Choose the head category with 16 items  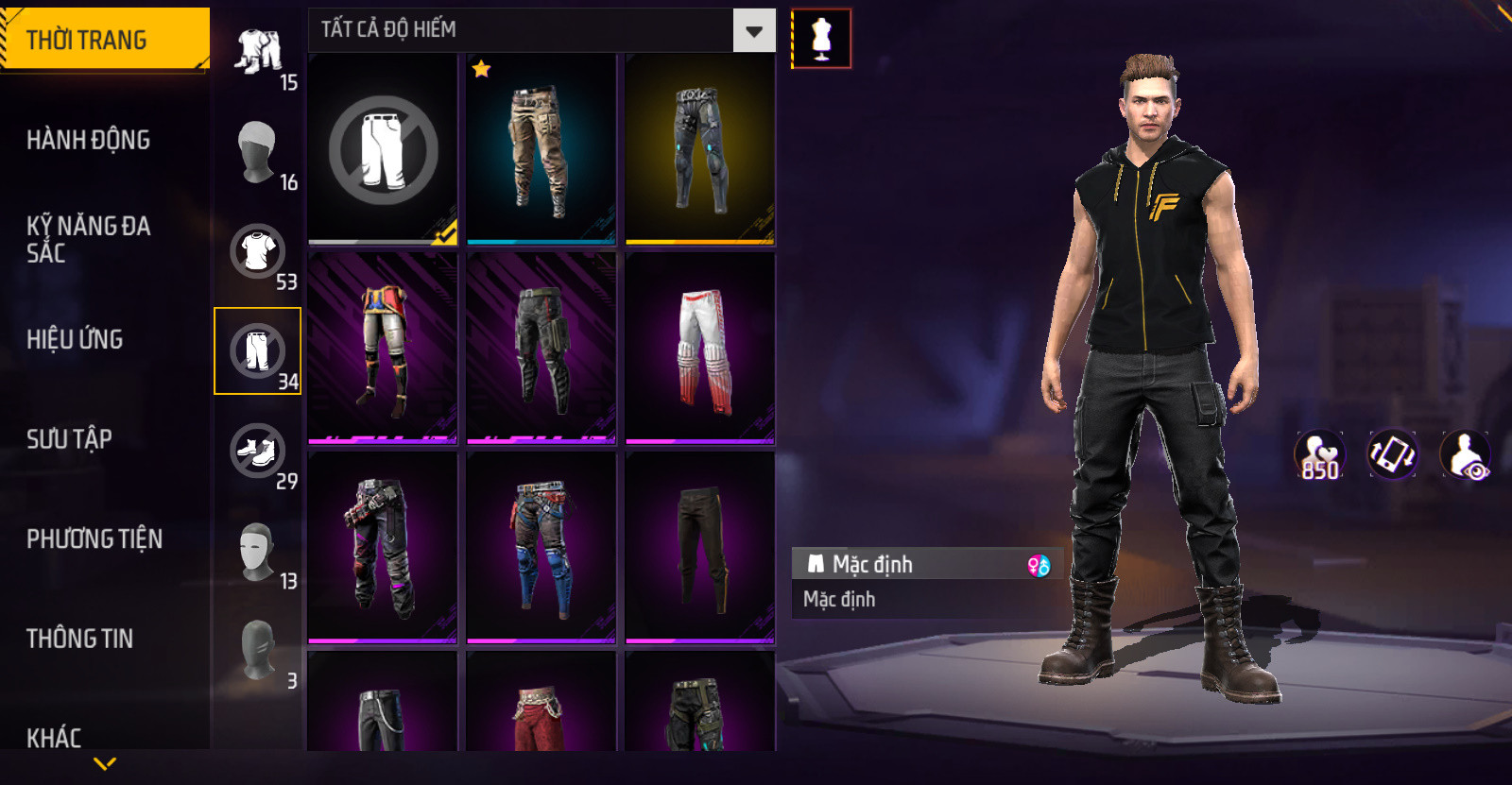pos(257,151)
